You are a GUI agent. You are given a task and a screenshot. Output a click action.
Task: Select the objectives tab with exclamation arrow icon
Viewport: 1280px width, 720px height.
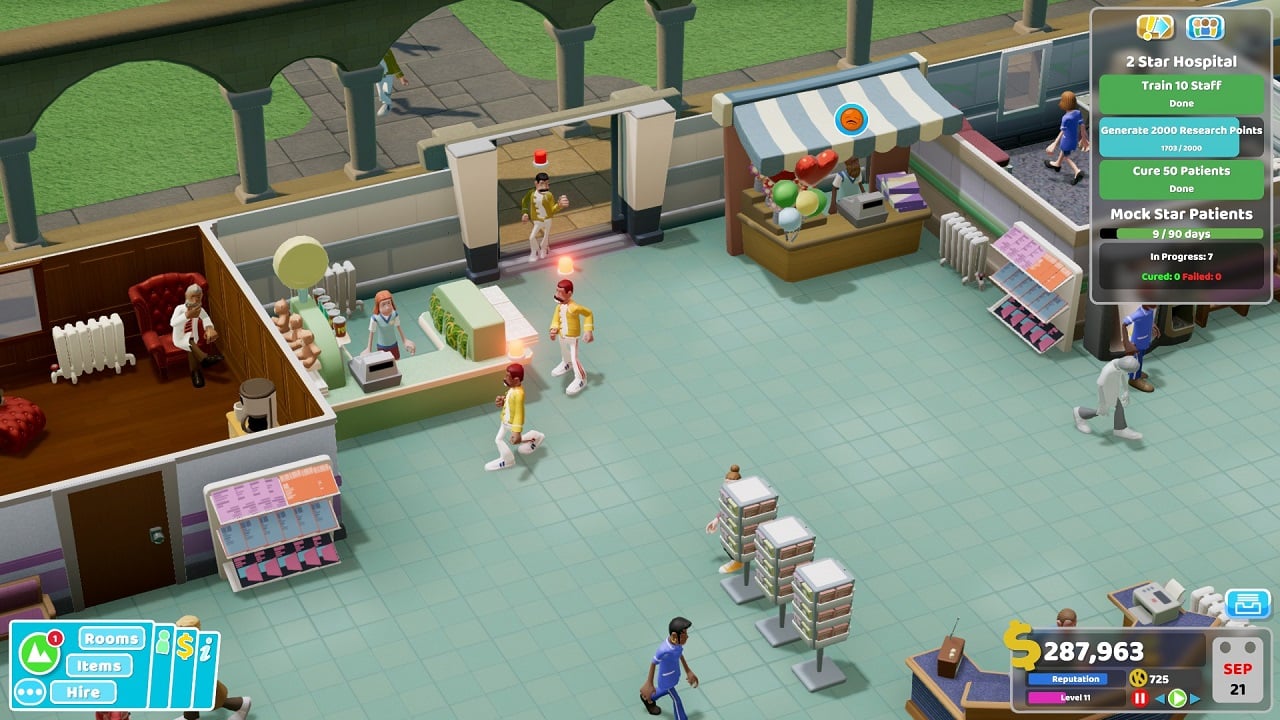click(1155, 27)
